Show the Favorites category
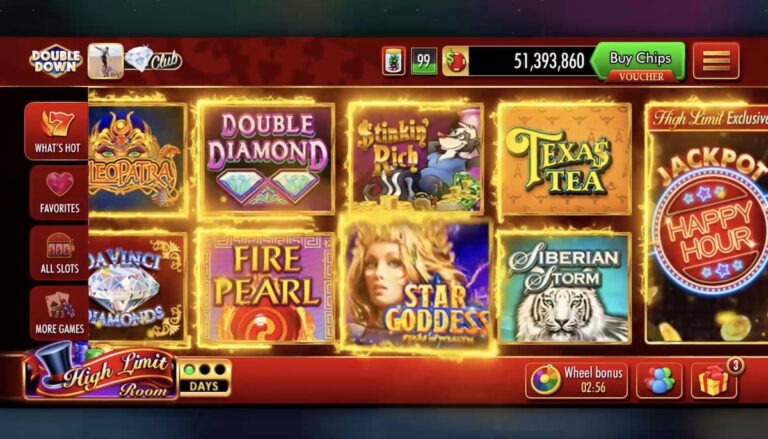Screen dimensions: 768x439 coord(58,192)
